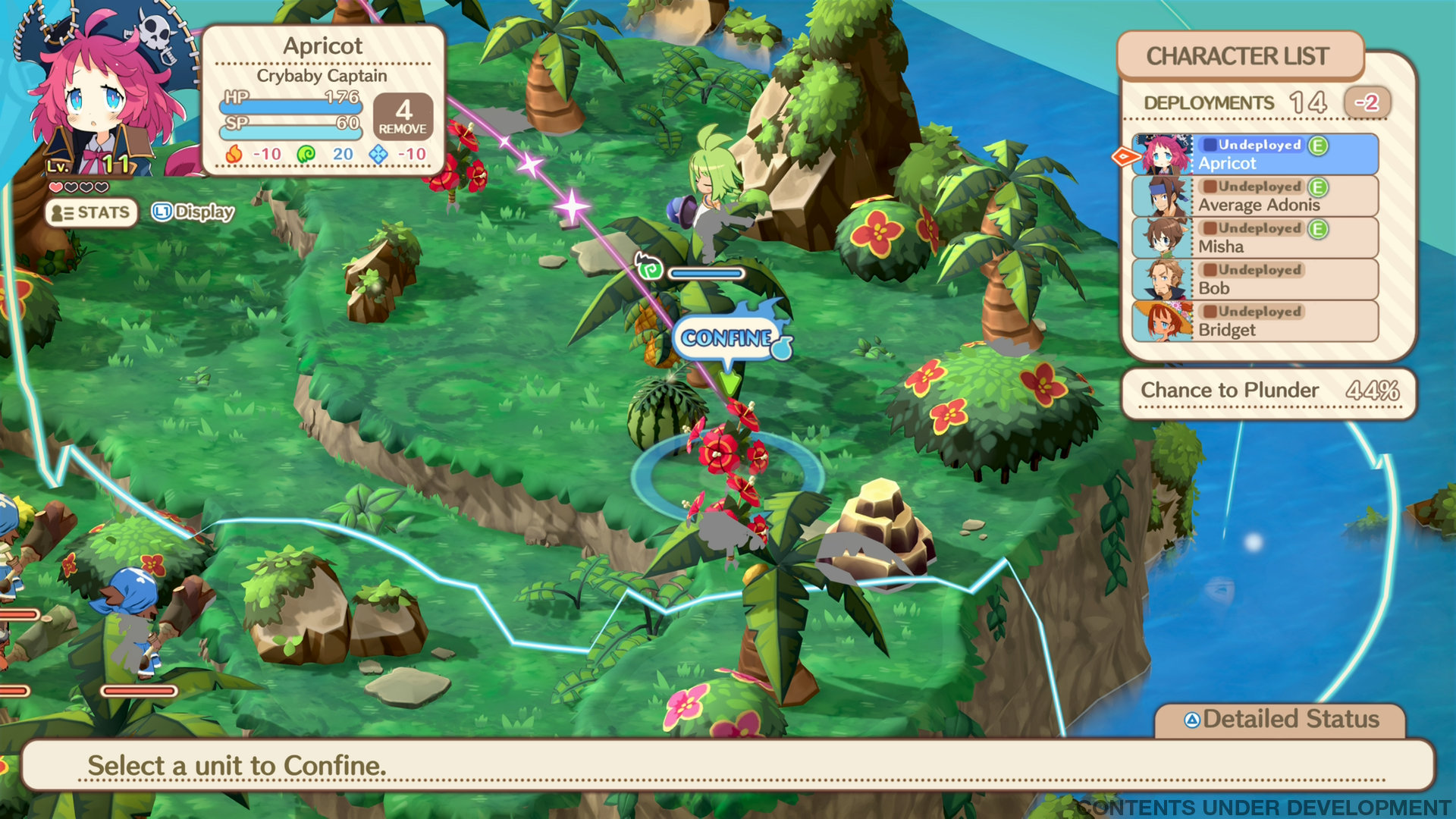Choose Bridget from the character list
This screenshot has height=819, width=1456.
point(1255,322)
